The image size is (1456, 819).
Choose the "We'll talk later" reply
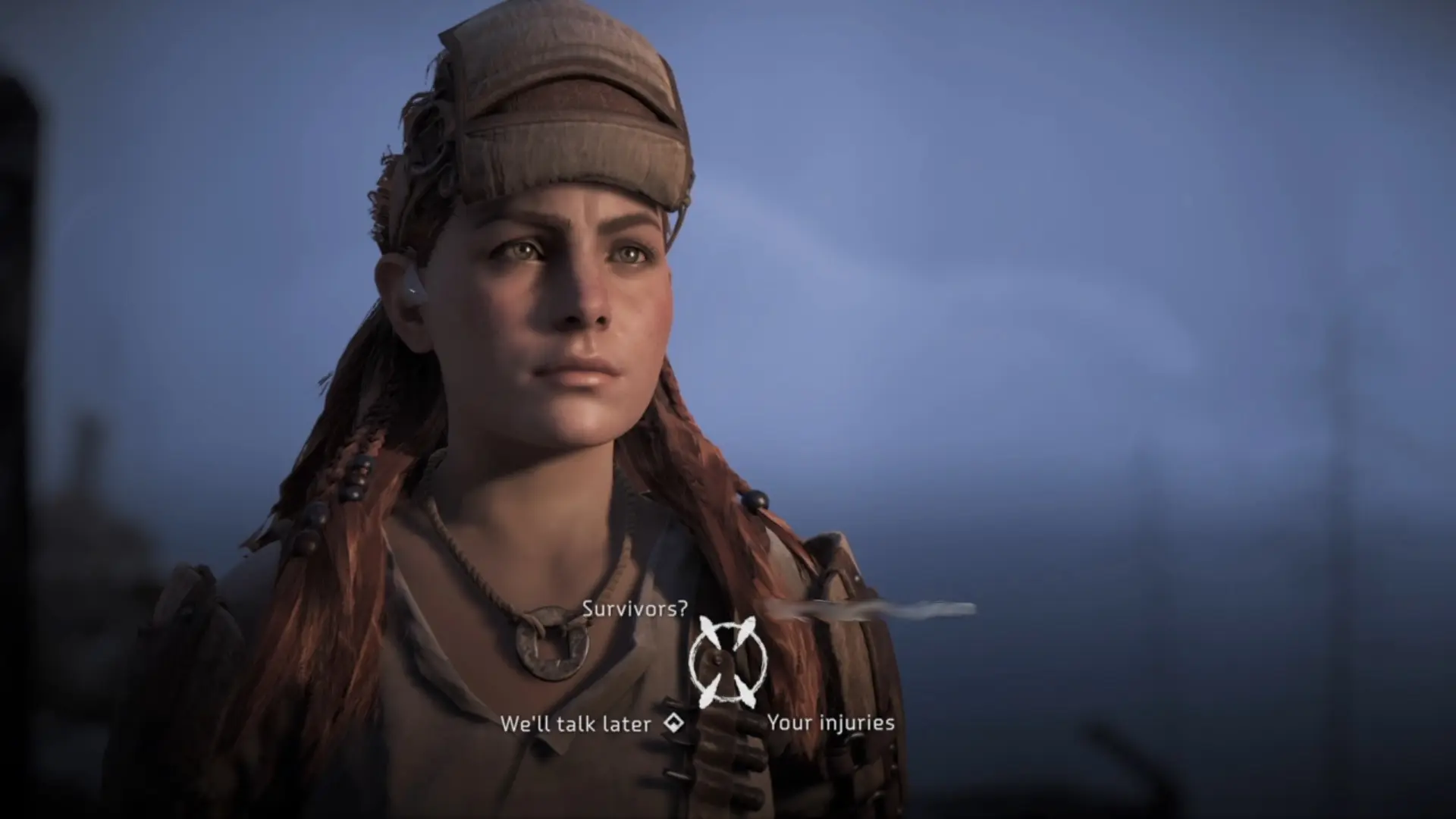tap(576, 724)
